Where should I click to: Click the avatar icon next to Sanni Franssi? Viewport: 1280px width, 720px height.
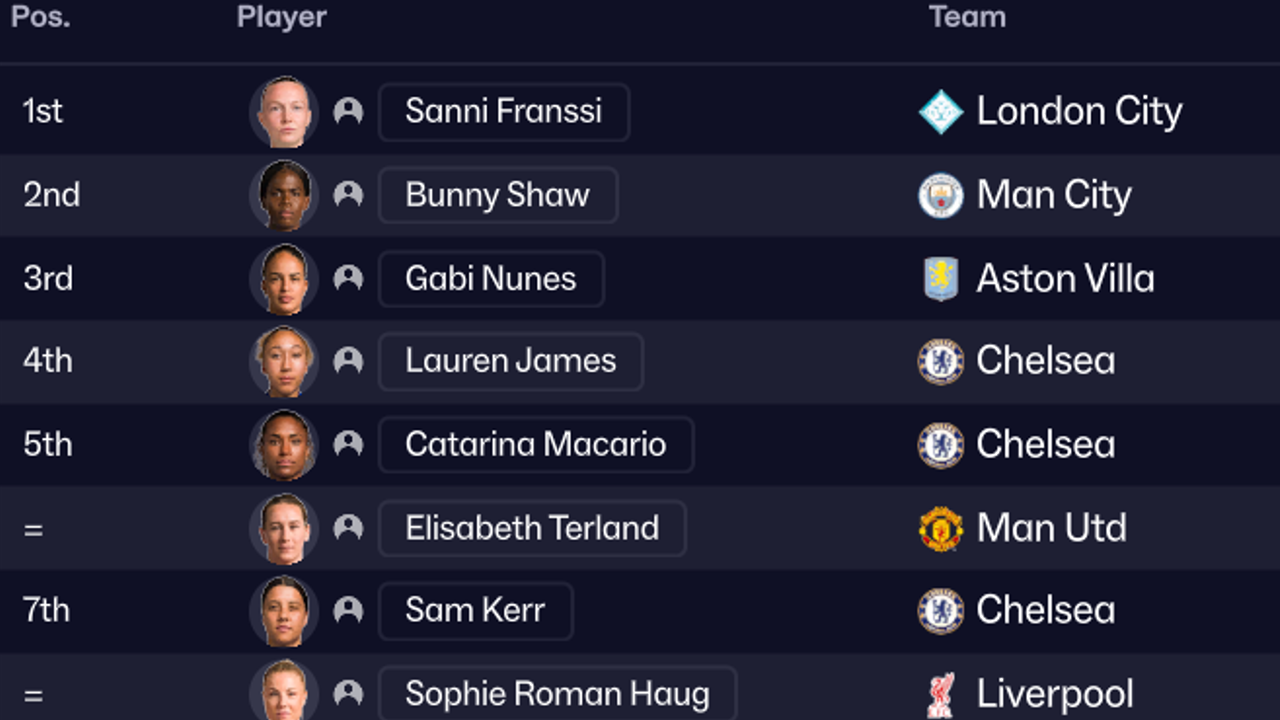[347, 112]
